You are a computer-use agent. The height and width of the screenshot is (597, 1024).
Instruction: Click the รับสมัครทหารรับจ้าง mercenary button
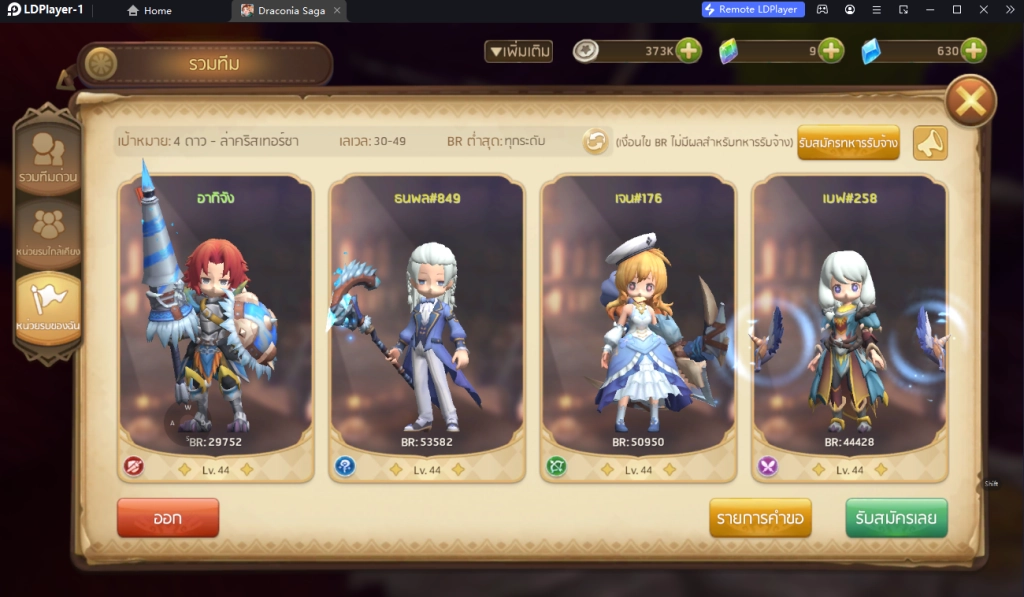pyautogui.click(x=848, y=143)
